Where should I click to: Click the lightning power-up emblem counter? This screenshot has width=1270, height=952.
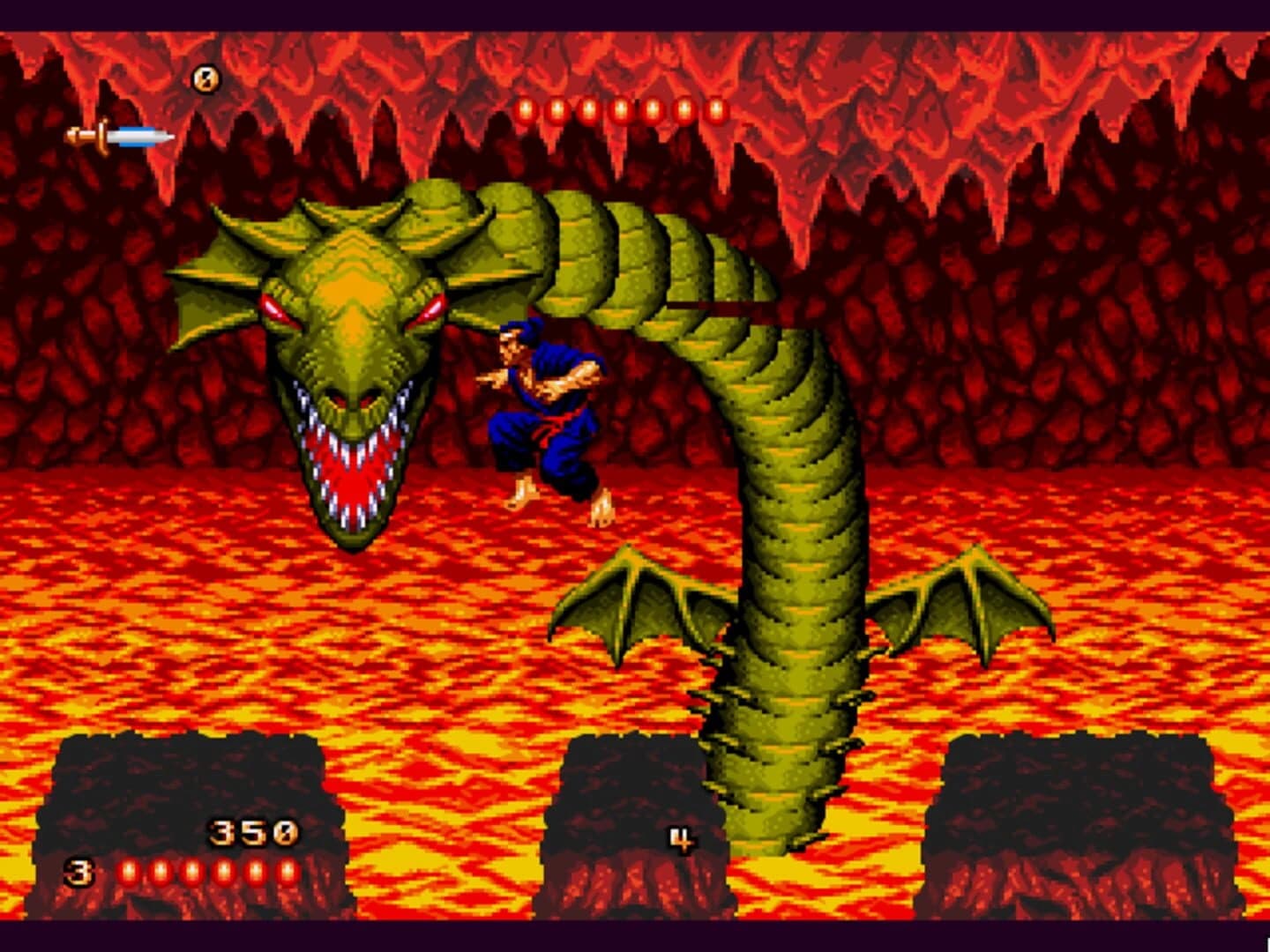click(x=205, y=77)
